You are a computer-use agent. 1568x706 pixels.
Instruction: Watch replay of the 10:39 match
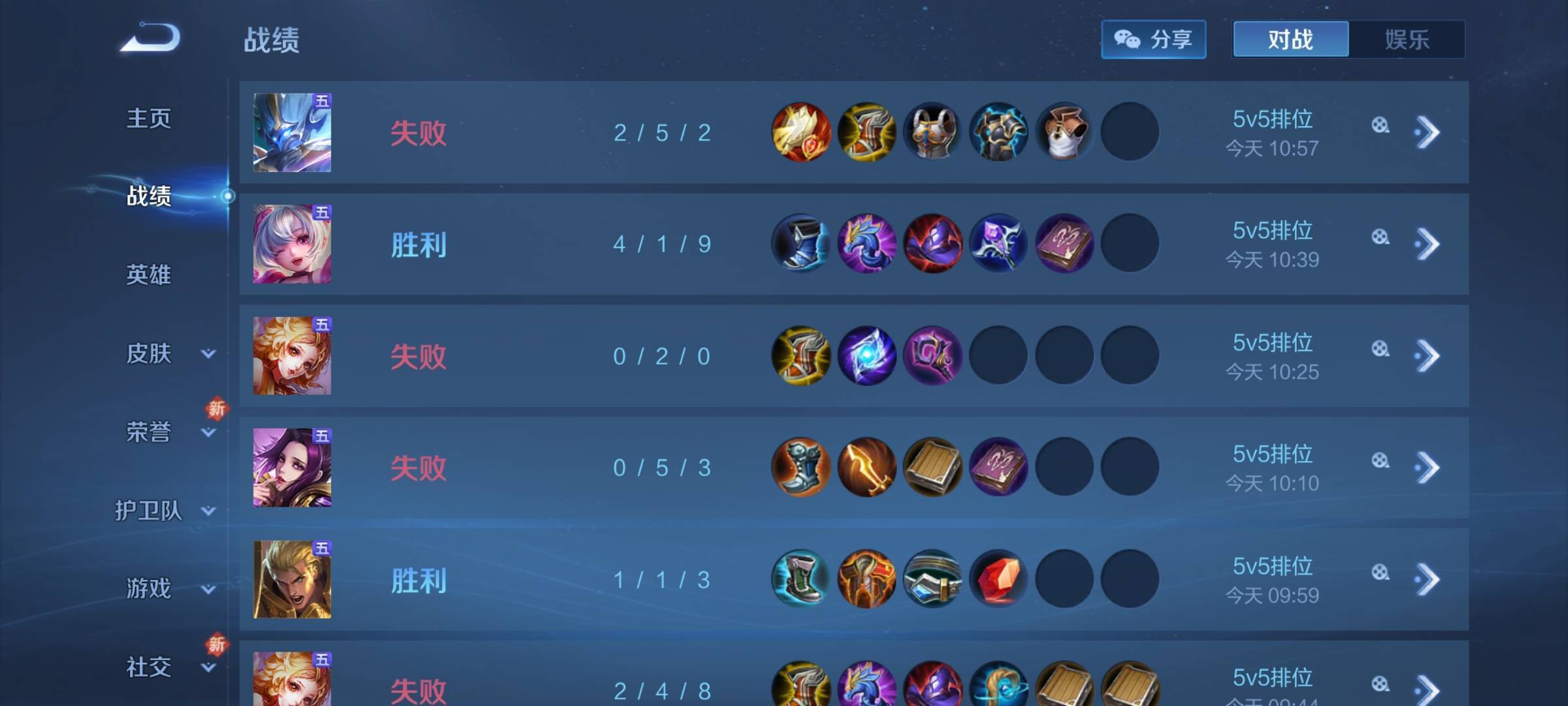point(1380,237)
